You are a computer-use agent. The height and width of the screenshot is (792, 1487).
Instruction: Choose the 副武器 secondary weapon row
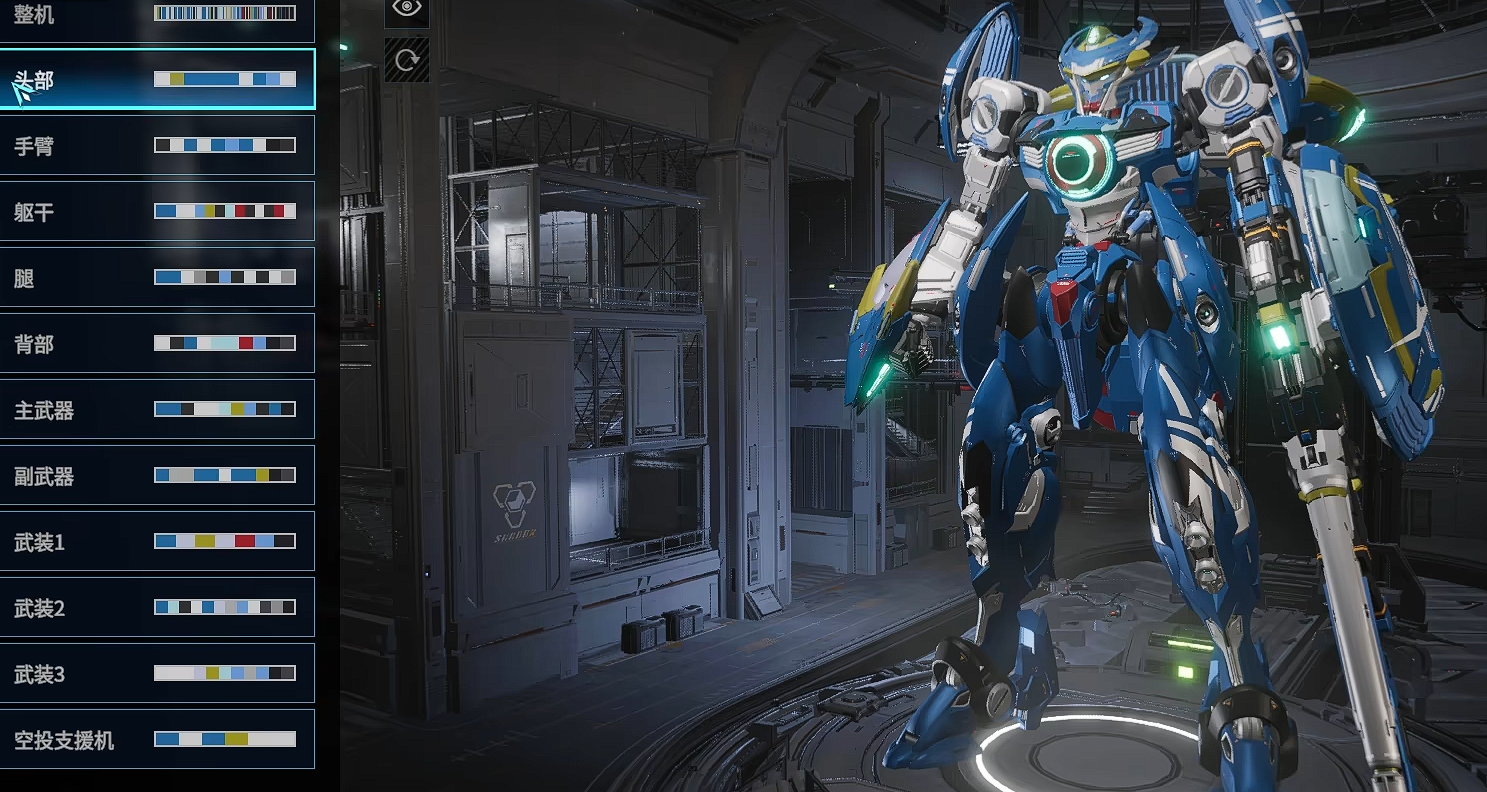pyautogui.click(x=157, y=475)
